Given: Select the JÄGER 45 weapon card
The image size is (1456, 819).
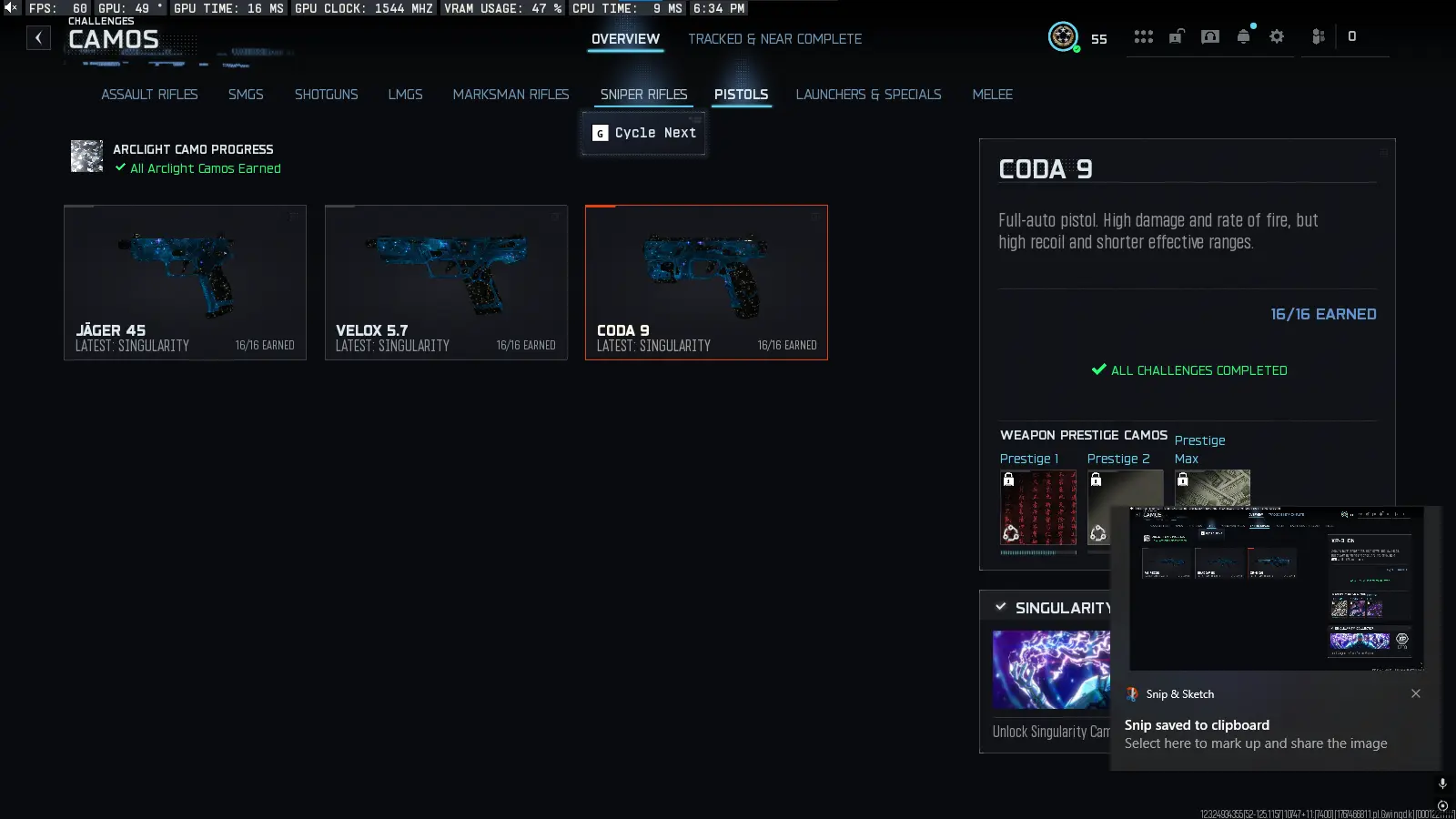Looking at the screenshot, I should pos(185,282).
